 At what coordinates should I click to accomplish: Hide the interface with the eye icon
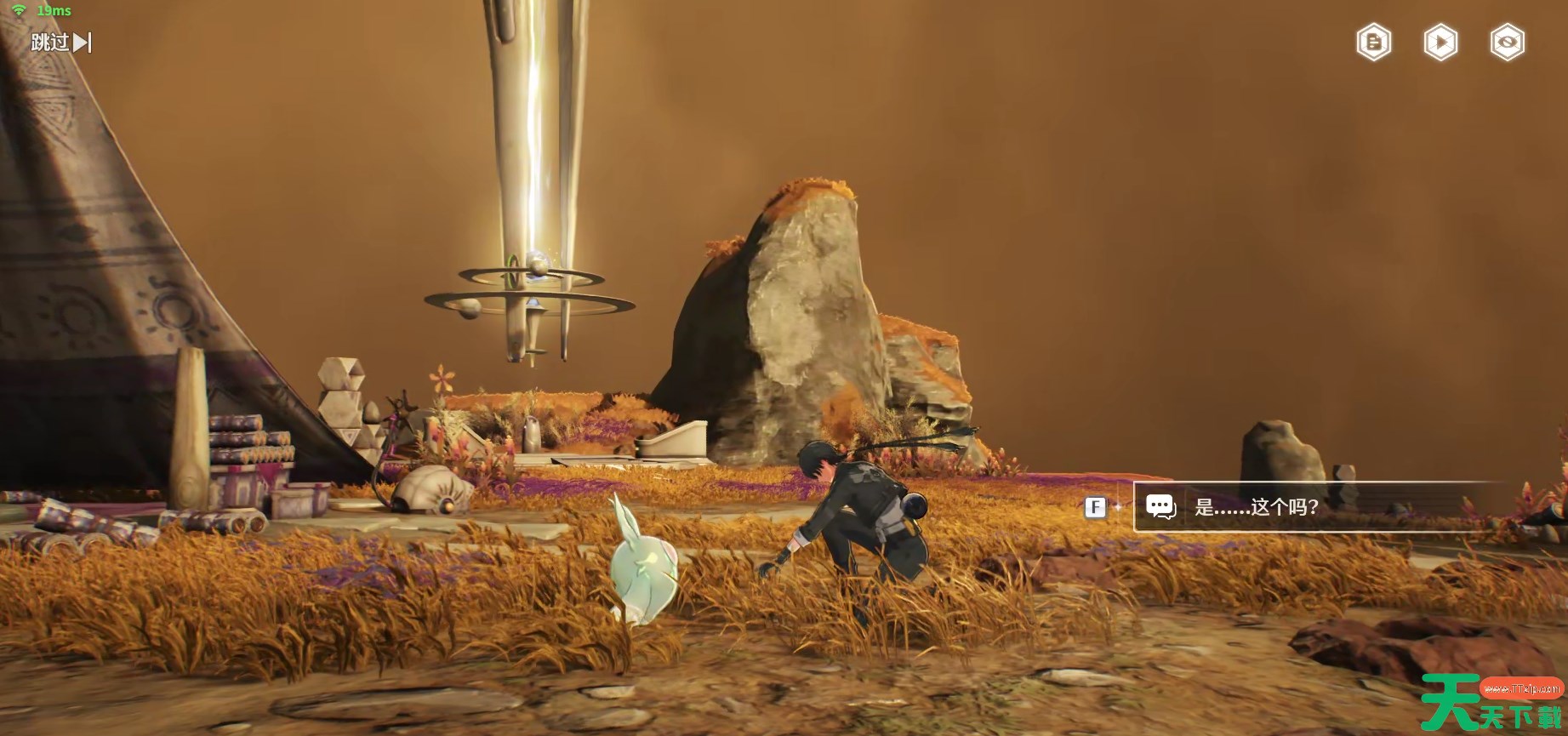tap(1507, 43)
